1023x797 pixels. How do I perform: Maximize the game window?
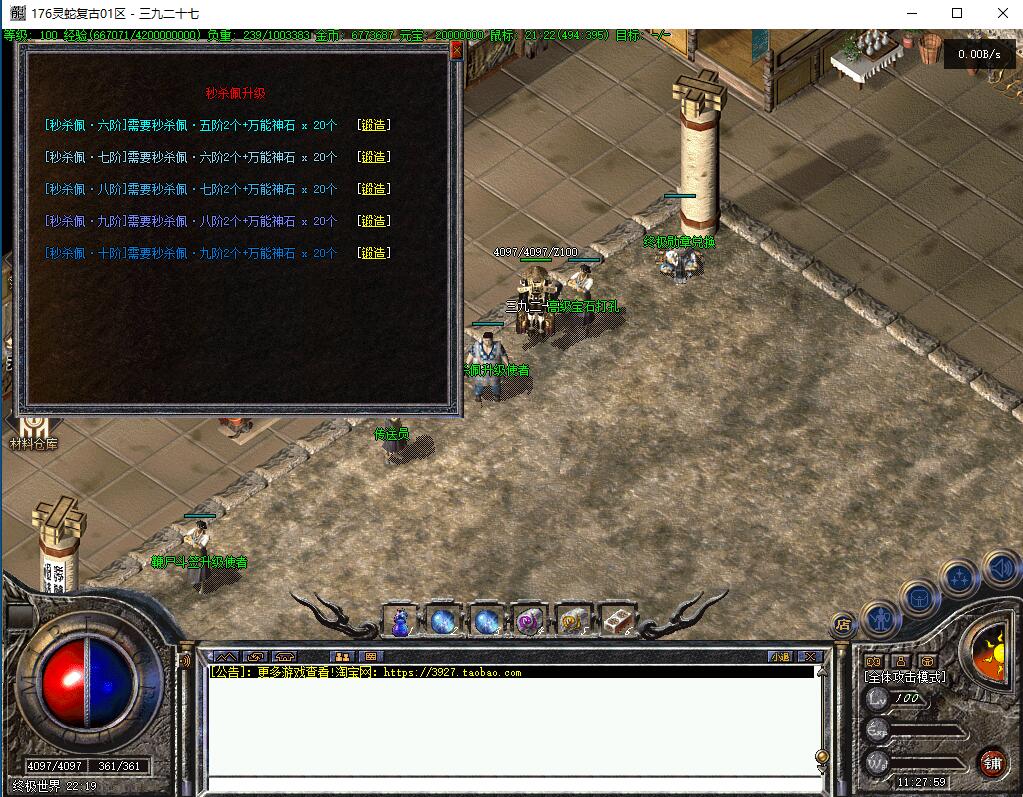(x=957, y=13)
